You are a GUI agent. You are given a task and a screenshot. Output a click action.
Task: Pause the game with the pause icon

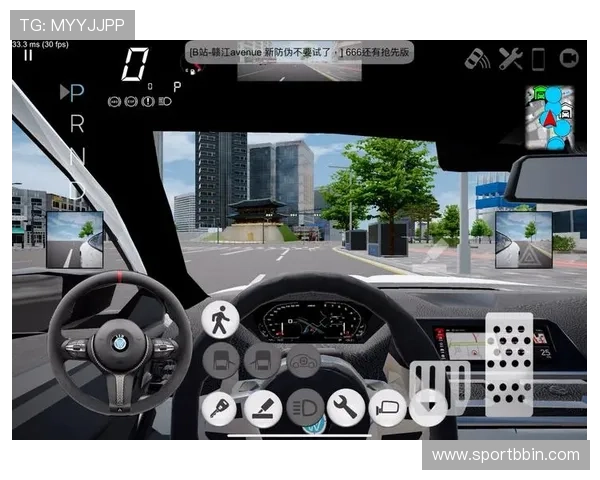(28, 56)
